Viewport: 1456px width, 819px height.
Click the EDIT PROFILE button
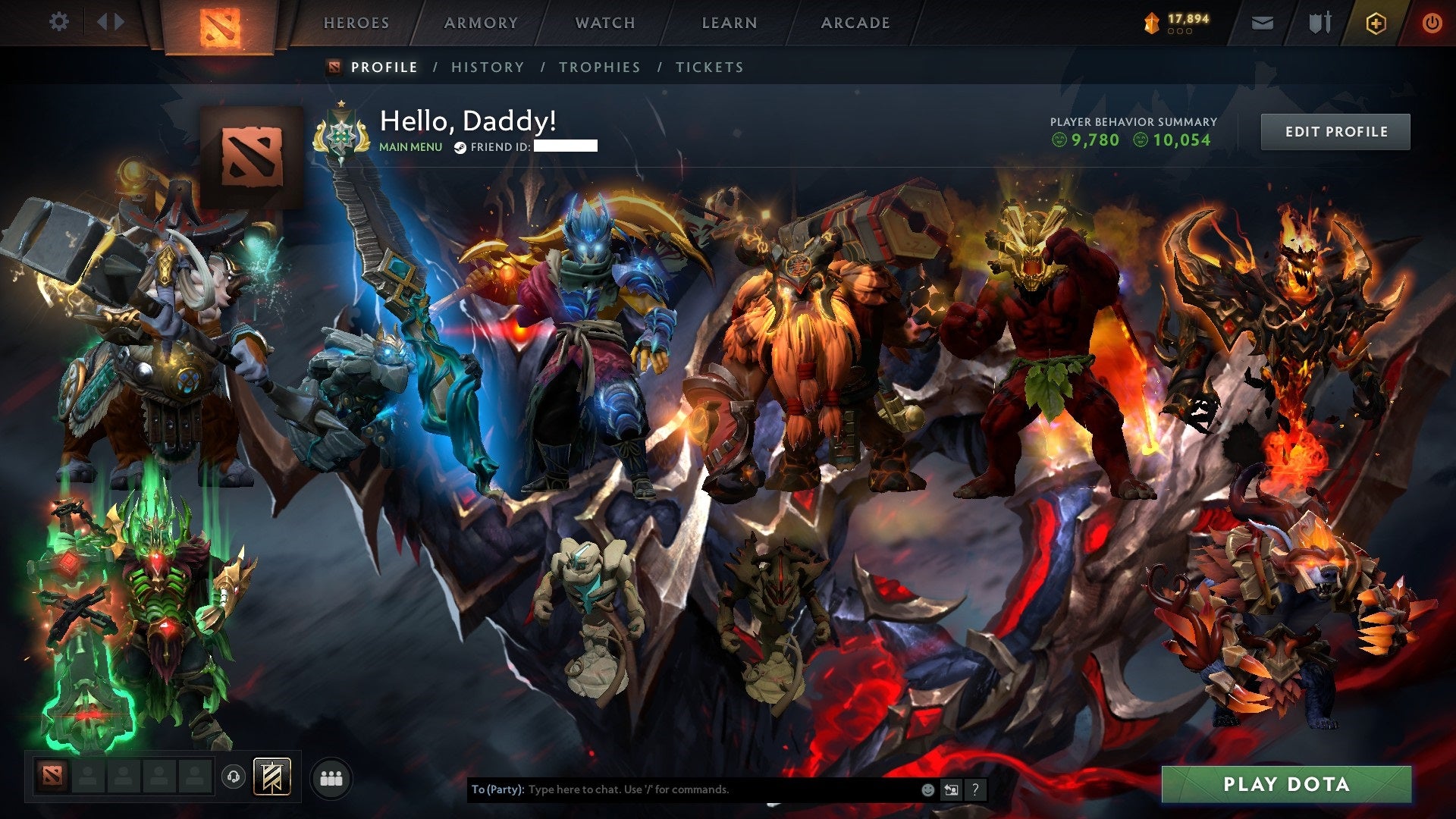1335,131
